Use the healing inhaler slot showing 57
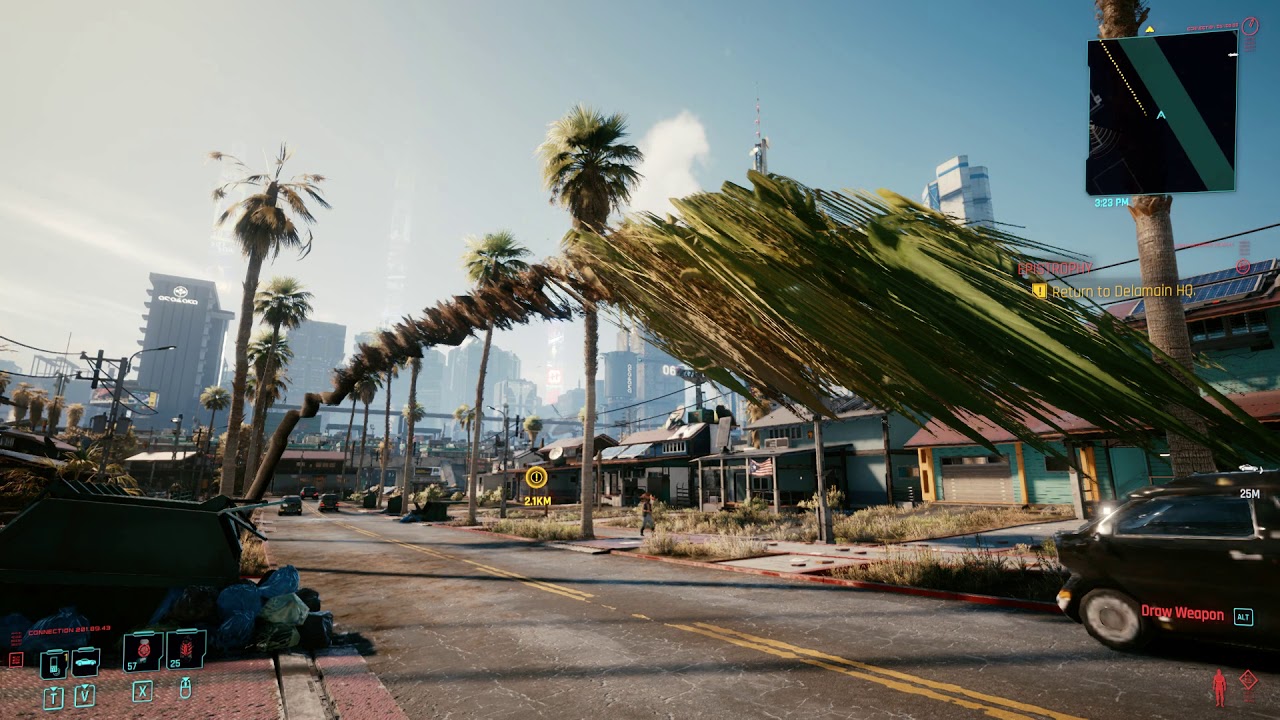This screenshot has height=720, width=1280. (142, 651)
